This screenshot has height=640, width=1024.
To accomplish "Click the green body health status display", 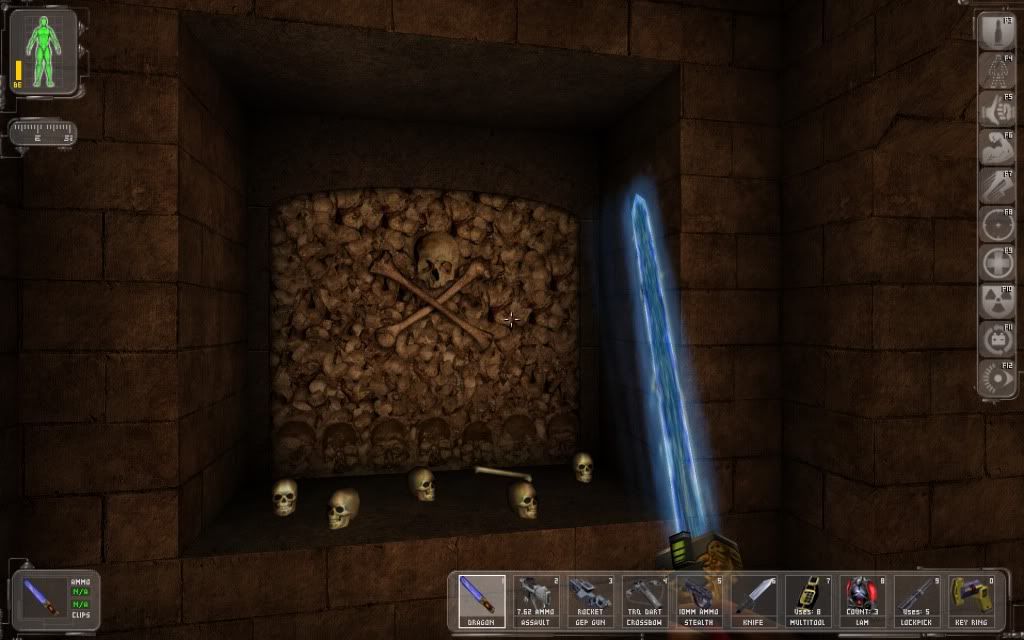I will pyautogui.click(x=43, y=50).
